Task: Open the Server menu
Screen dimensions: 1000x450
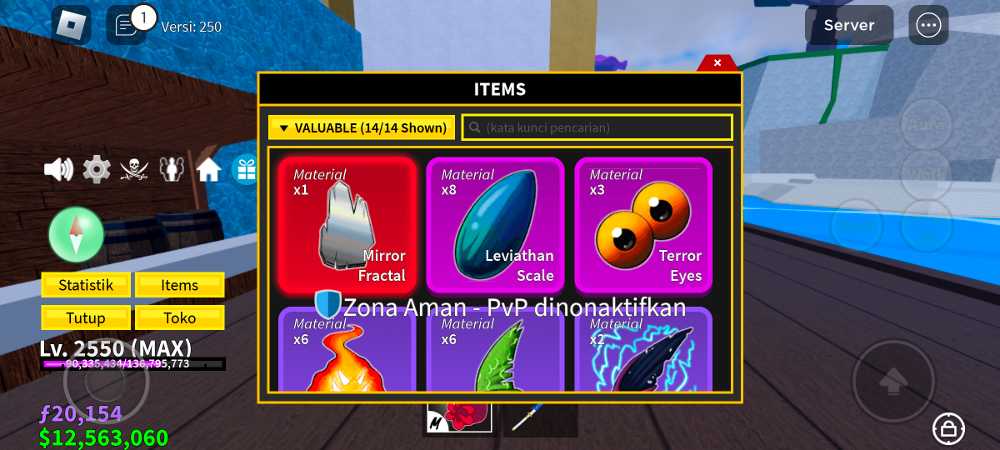Action: click(x=849, y=25)
